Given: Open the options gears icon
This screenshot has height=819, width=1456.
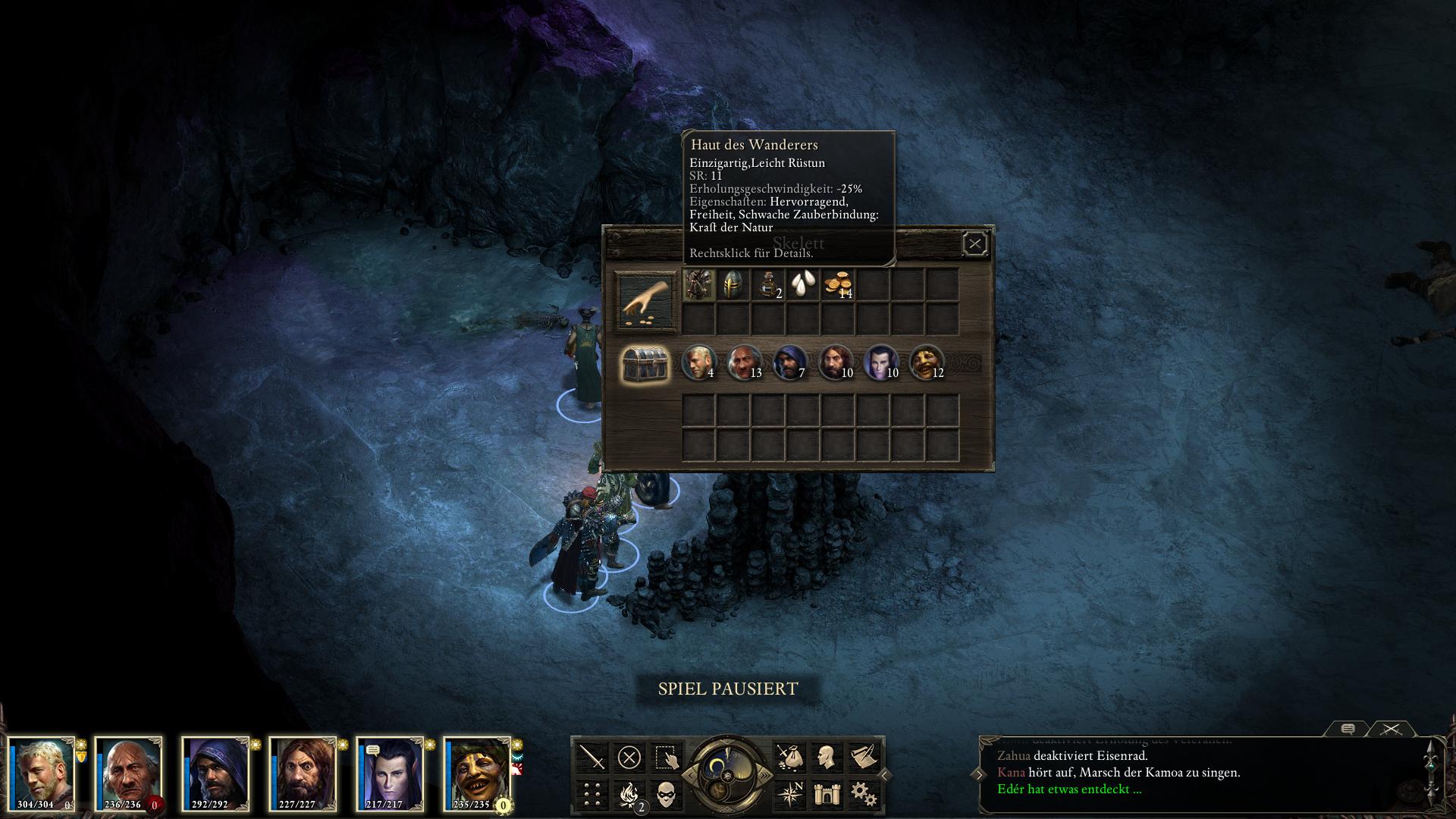Looking at the screenshot, I should click(863, 794).
